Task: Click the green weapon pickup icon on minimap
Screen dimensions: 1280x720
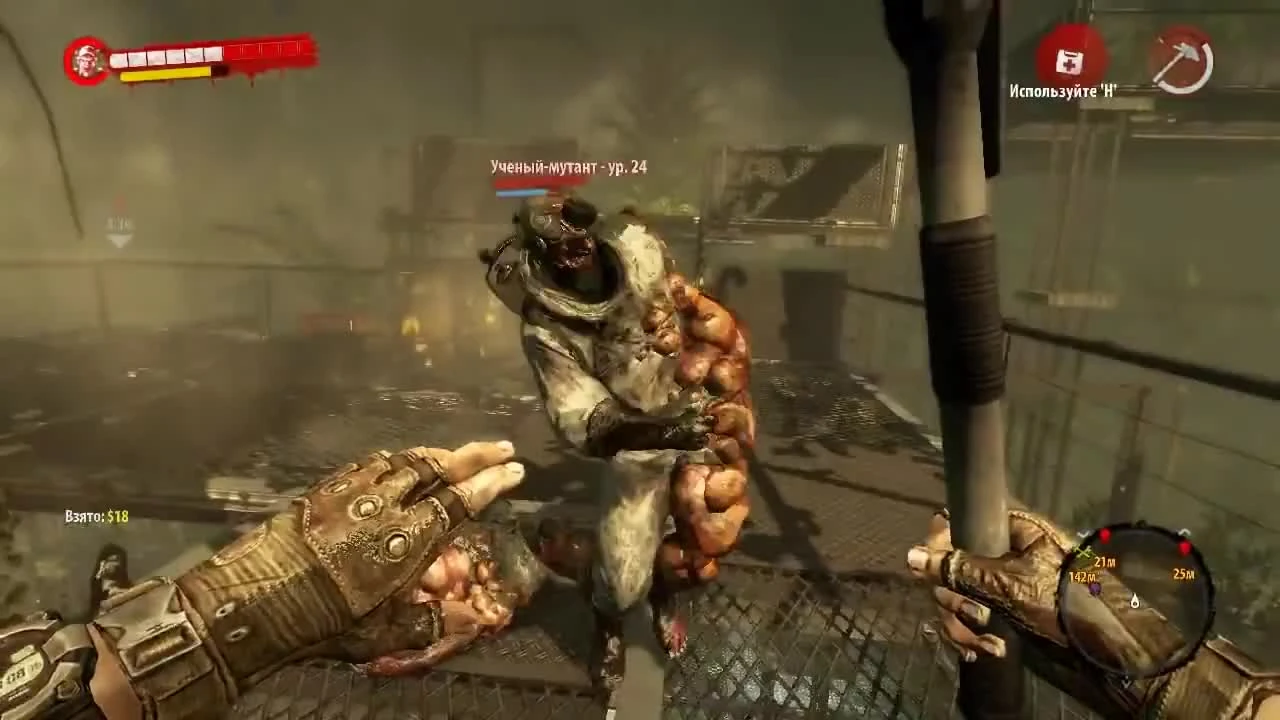Action: click(x=1083, y=552)
